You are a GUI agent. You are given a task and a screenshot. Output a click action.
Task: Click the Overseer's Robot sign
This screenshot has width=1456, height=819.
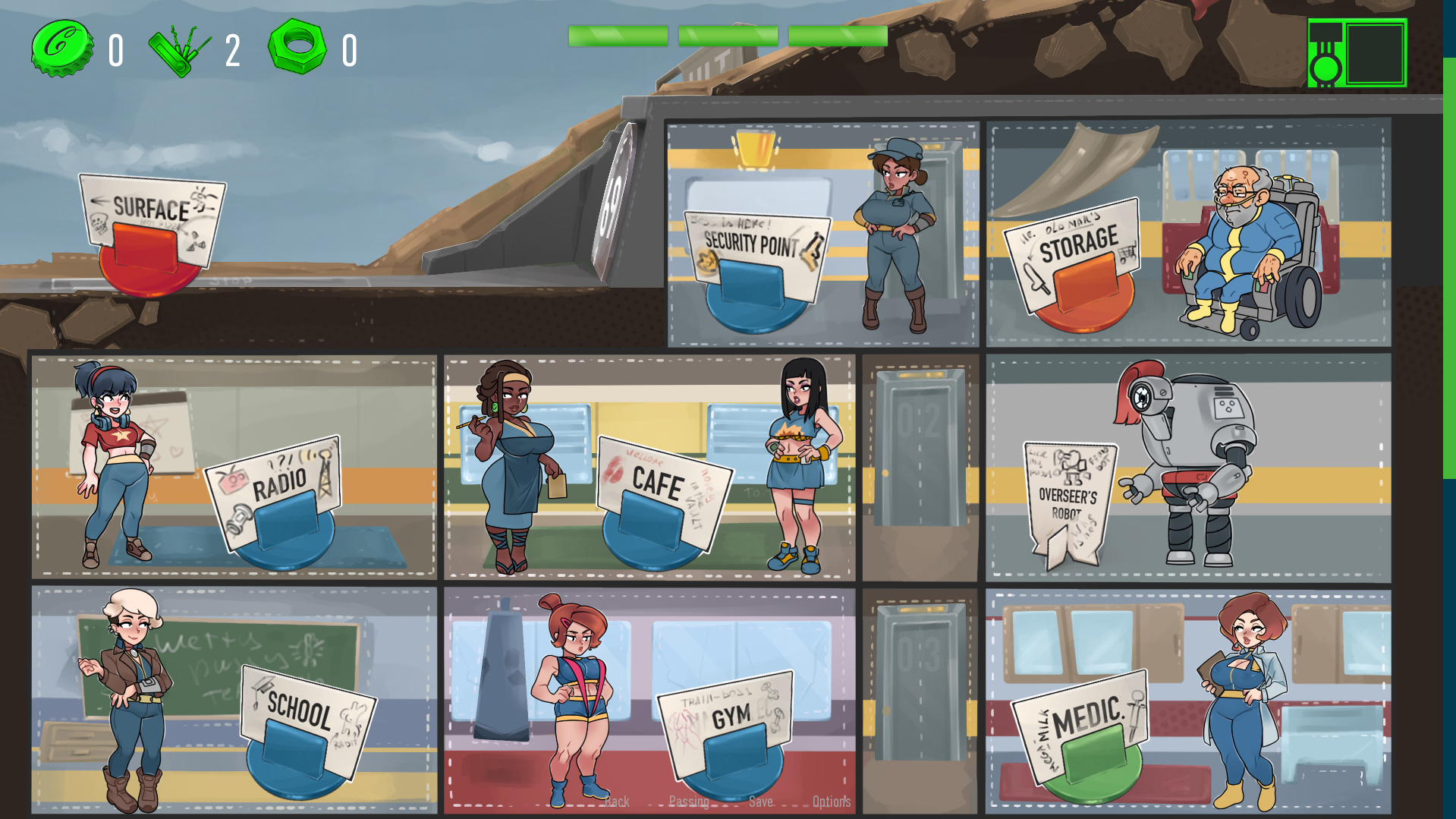point(1068,501)
